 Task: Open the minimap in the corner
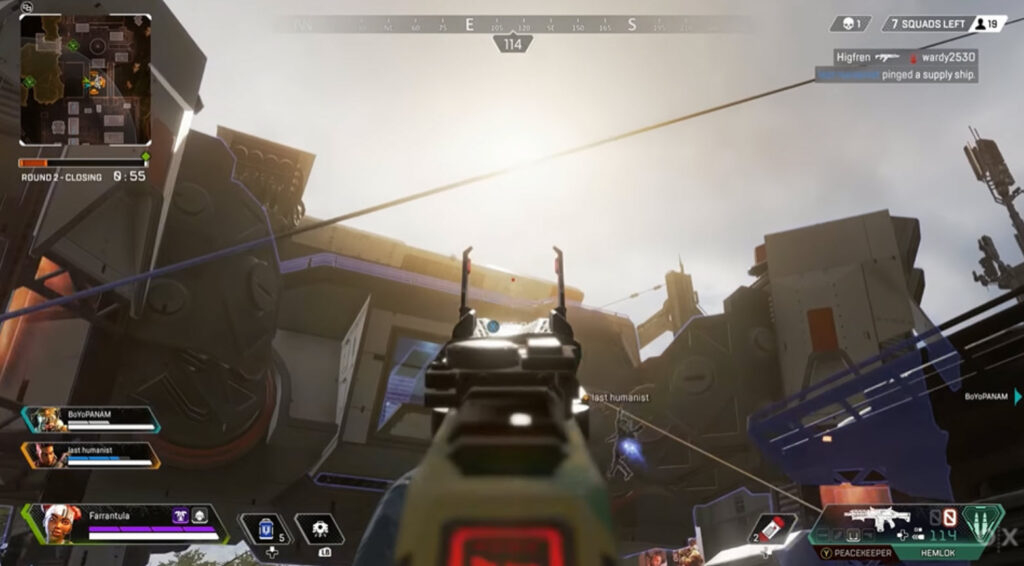pos(85,79)
